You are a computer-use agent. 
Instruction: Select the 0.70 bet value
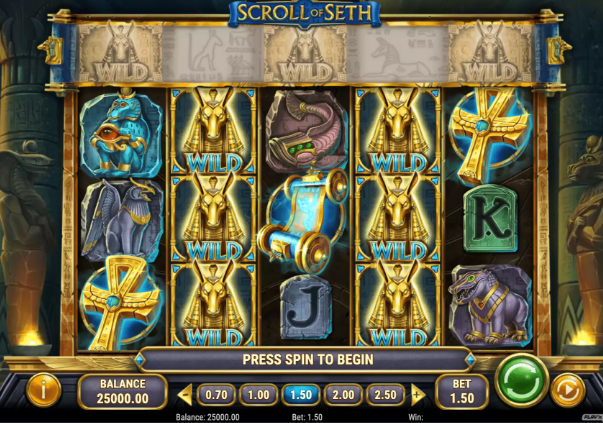[216, 395]
